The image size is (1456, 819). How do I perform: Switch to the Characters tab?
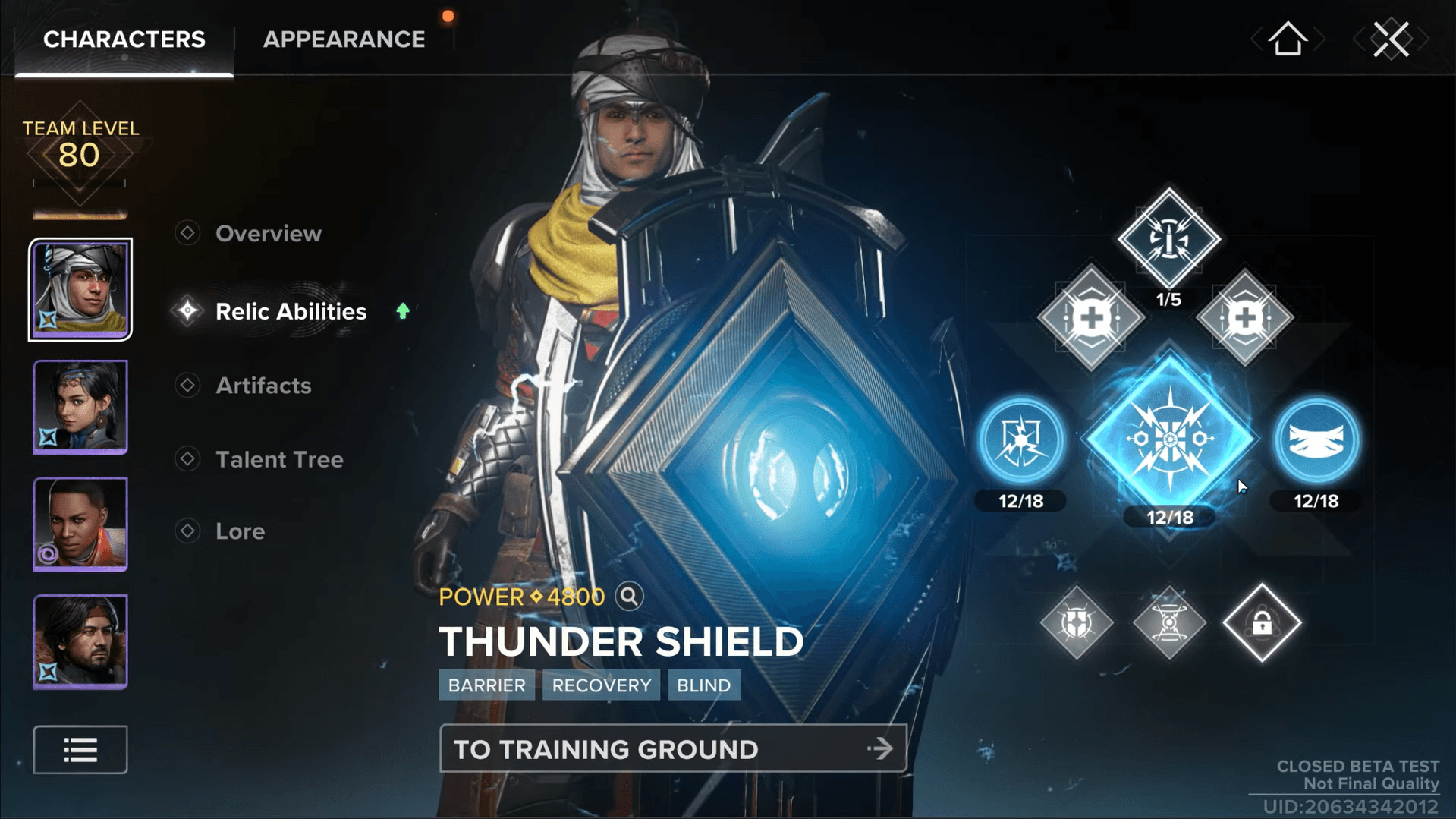pos(124,39)
